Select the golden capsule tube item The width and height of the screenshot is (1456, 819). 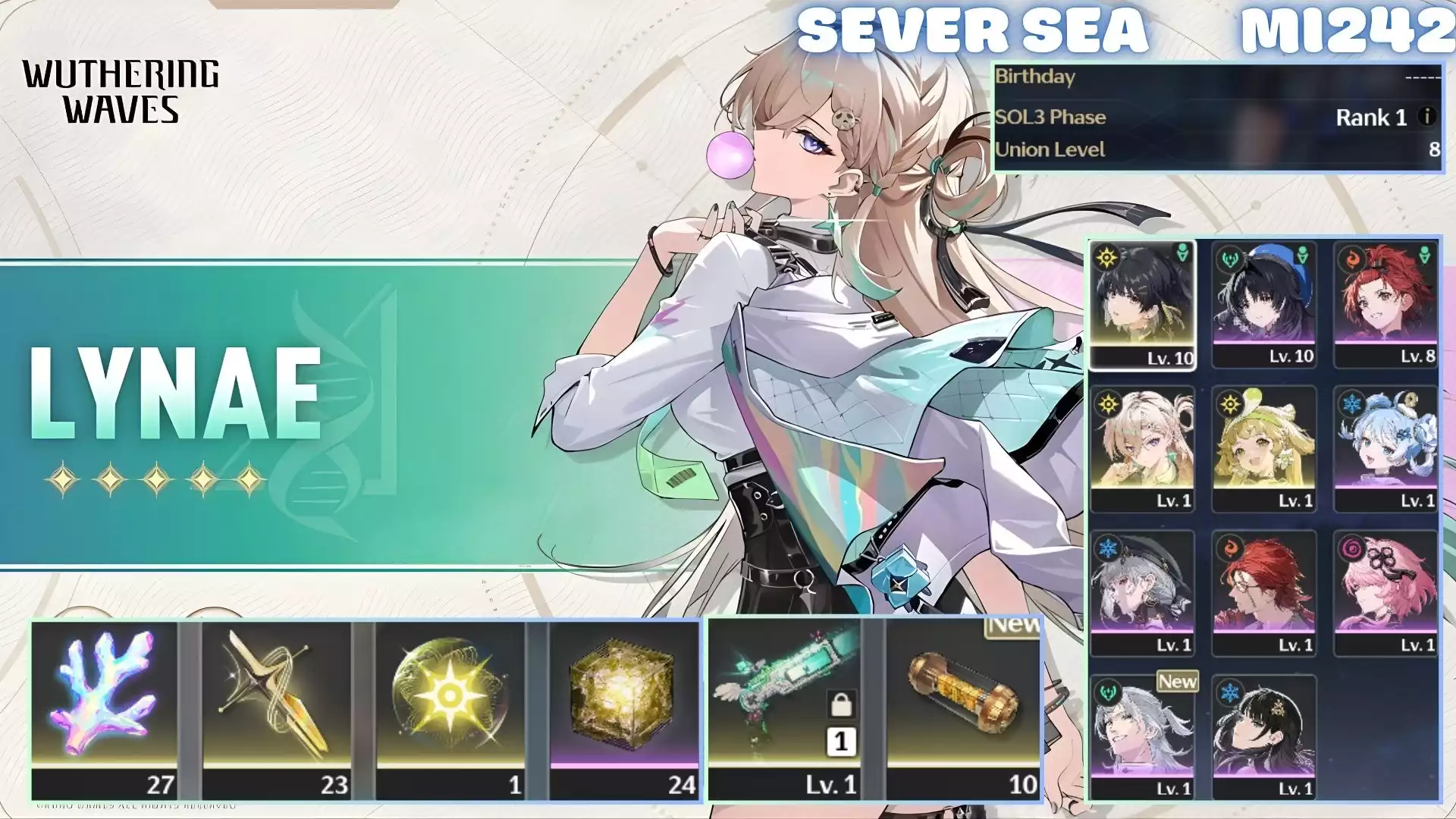pyautogui.click(x=963, y=709)
